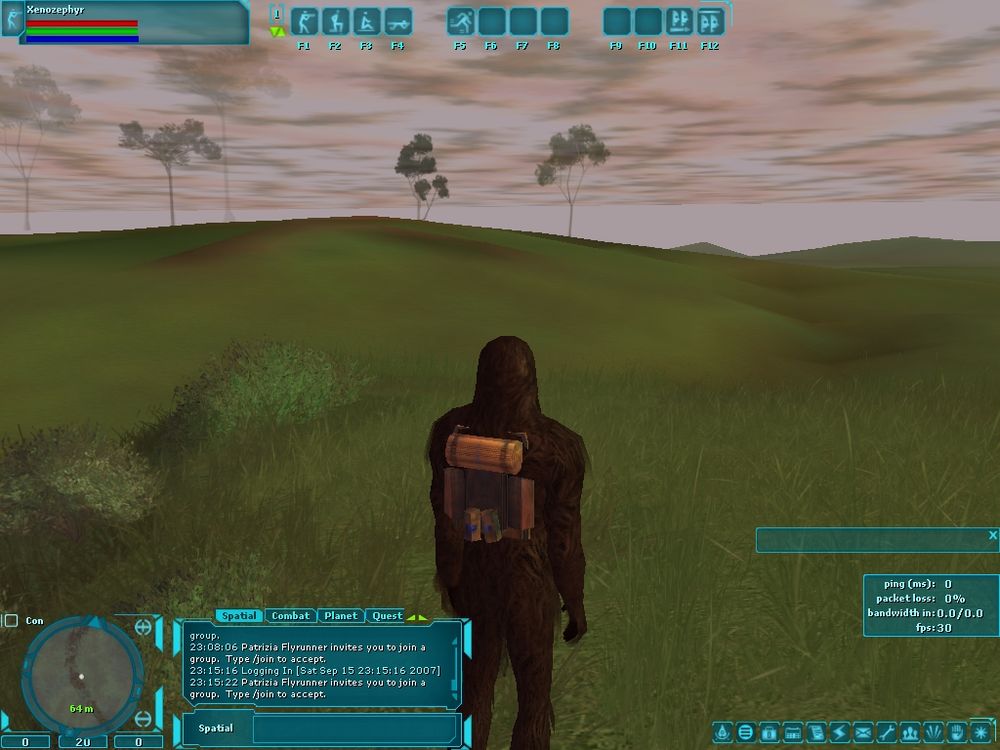Select the Quest chat tab
Screen dimensions: 1000x750
pyautogui.click(x=387, y=616)
